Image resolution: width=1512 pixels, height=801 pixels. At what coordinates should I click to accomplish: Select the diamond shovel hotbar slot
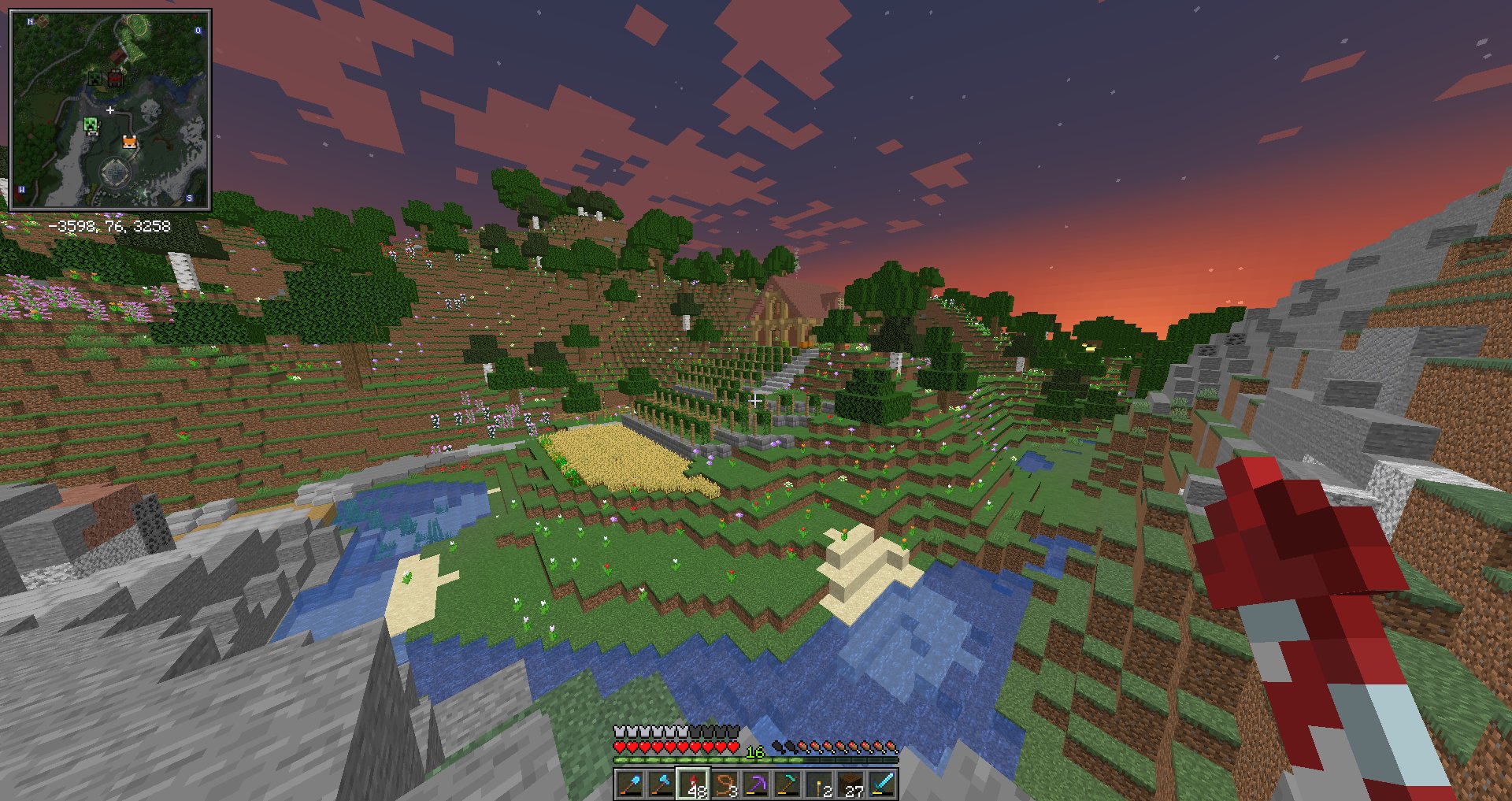click(x=630, y=784)
